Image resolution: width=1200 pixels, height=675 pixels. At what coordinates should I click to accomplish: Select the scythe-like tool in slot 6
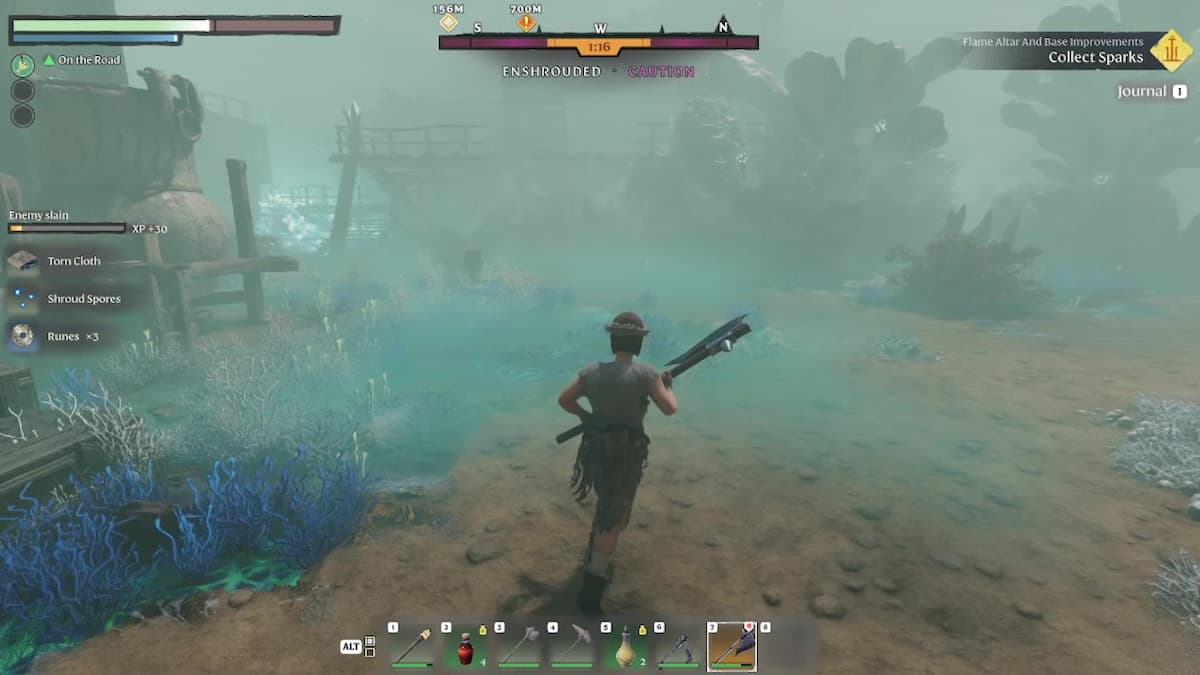[680, 646]
